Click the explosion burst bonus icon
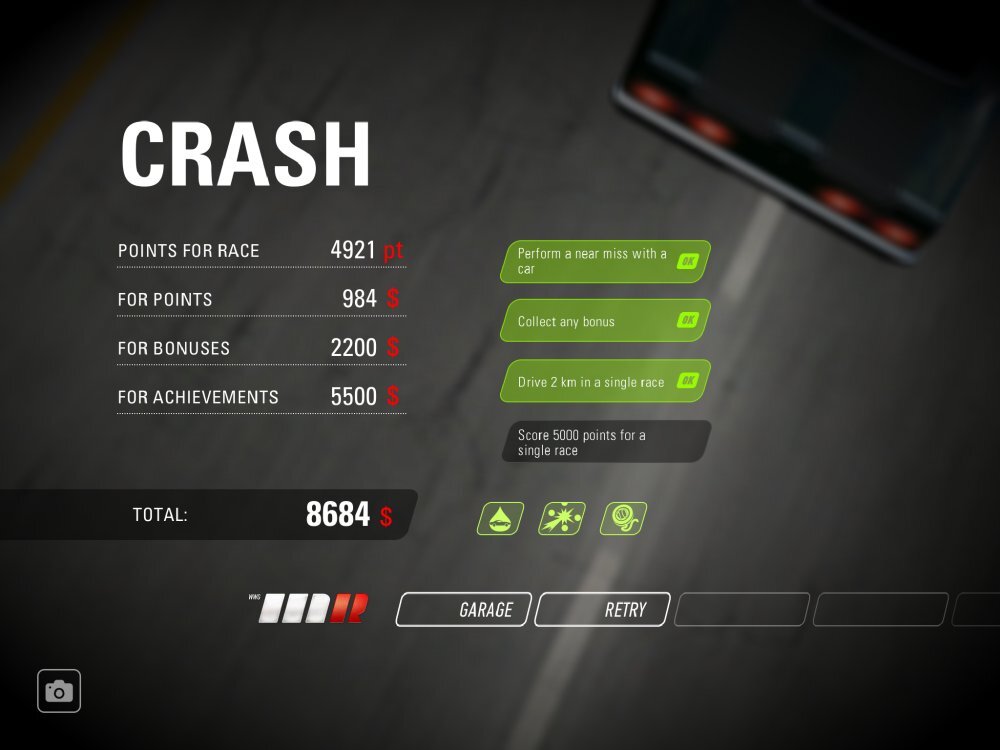 tap(562, 519)
